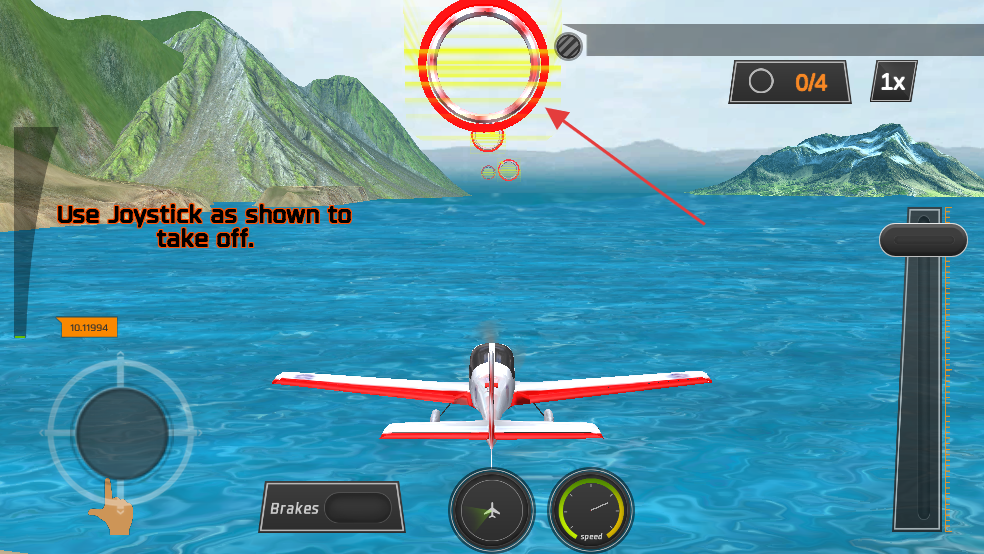Screen dimensions: 984x554
Task: Change the 1x speed multiplier
Action: click(893, 82)
